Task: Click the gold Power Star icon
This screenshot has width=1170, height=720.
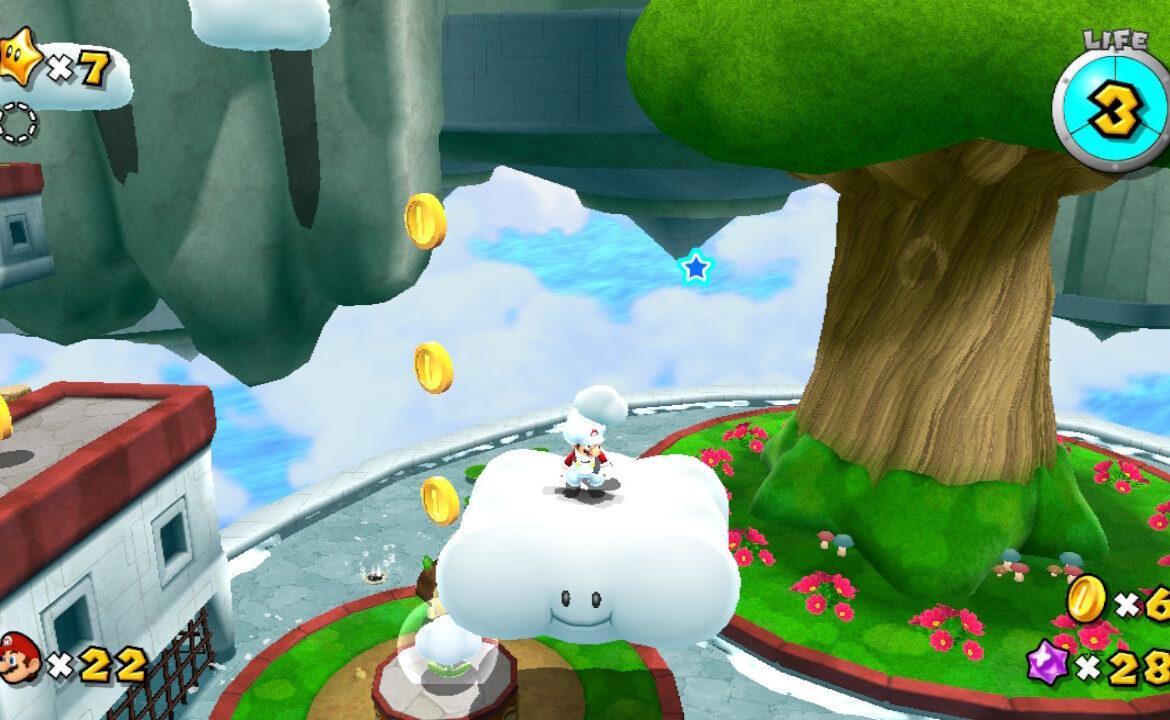Action: pyautogui.click(x=20, y=62)
